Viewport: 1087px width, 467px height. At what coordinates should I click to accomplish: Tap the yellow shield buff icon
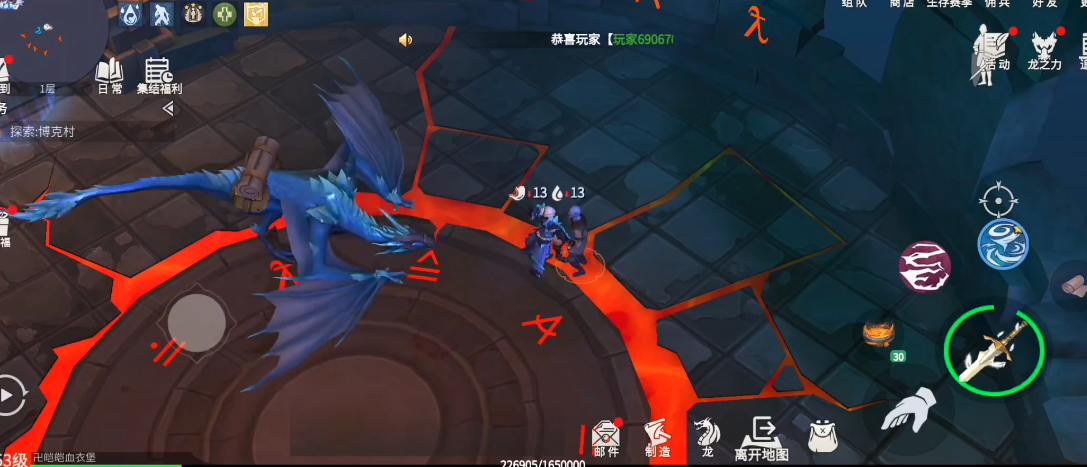point(257,14)
